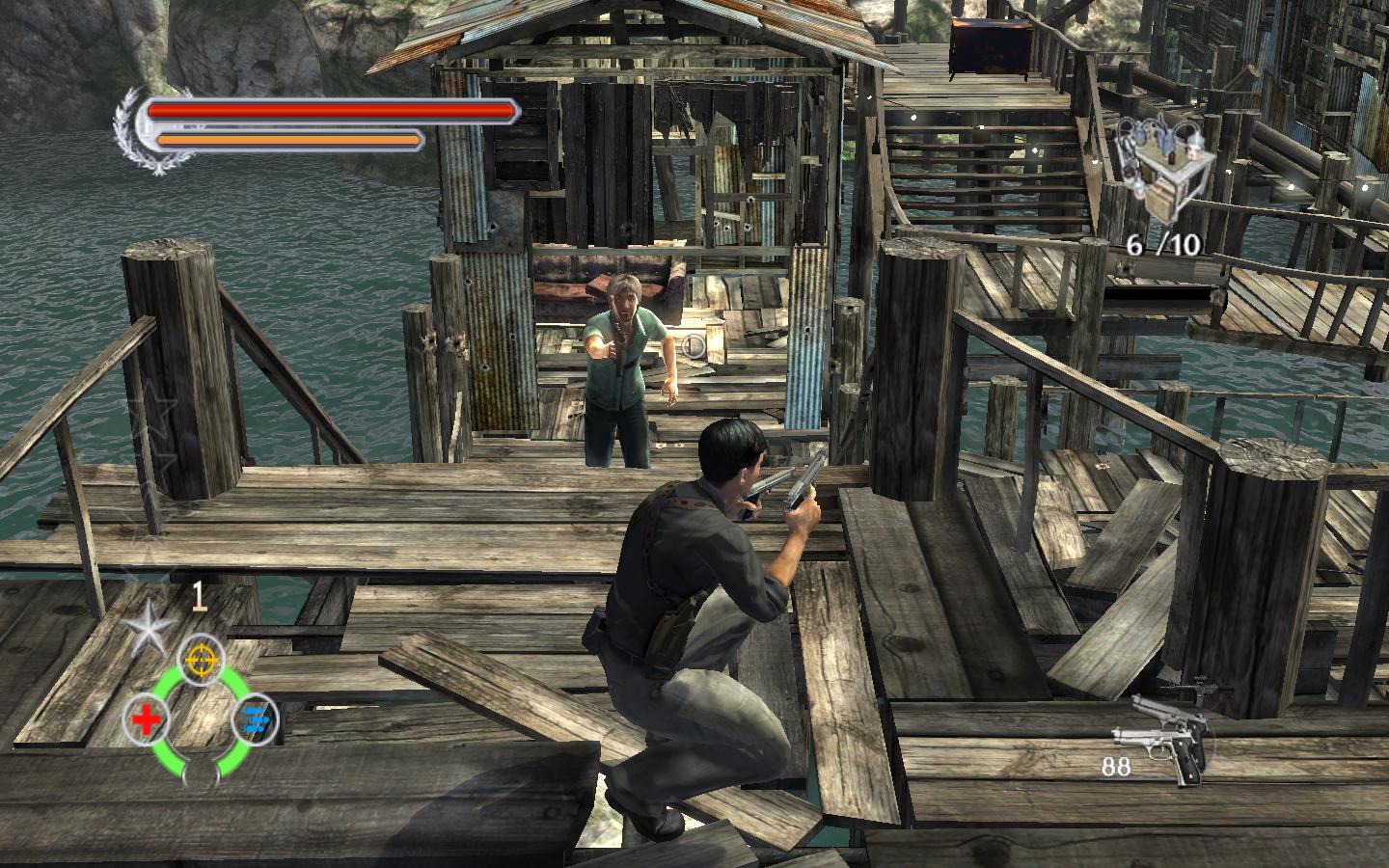Choose the blue bullets barrage ability
Image resolution: width=1389 pixels, height=868 pixels.
click(x=256, y=719)
